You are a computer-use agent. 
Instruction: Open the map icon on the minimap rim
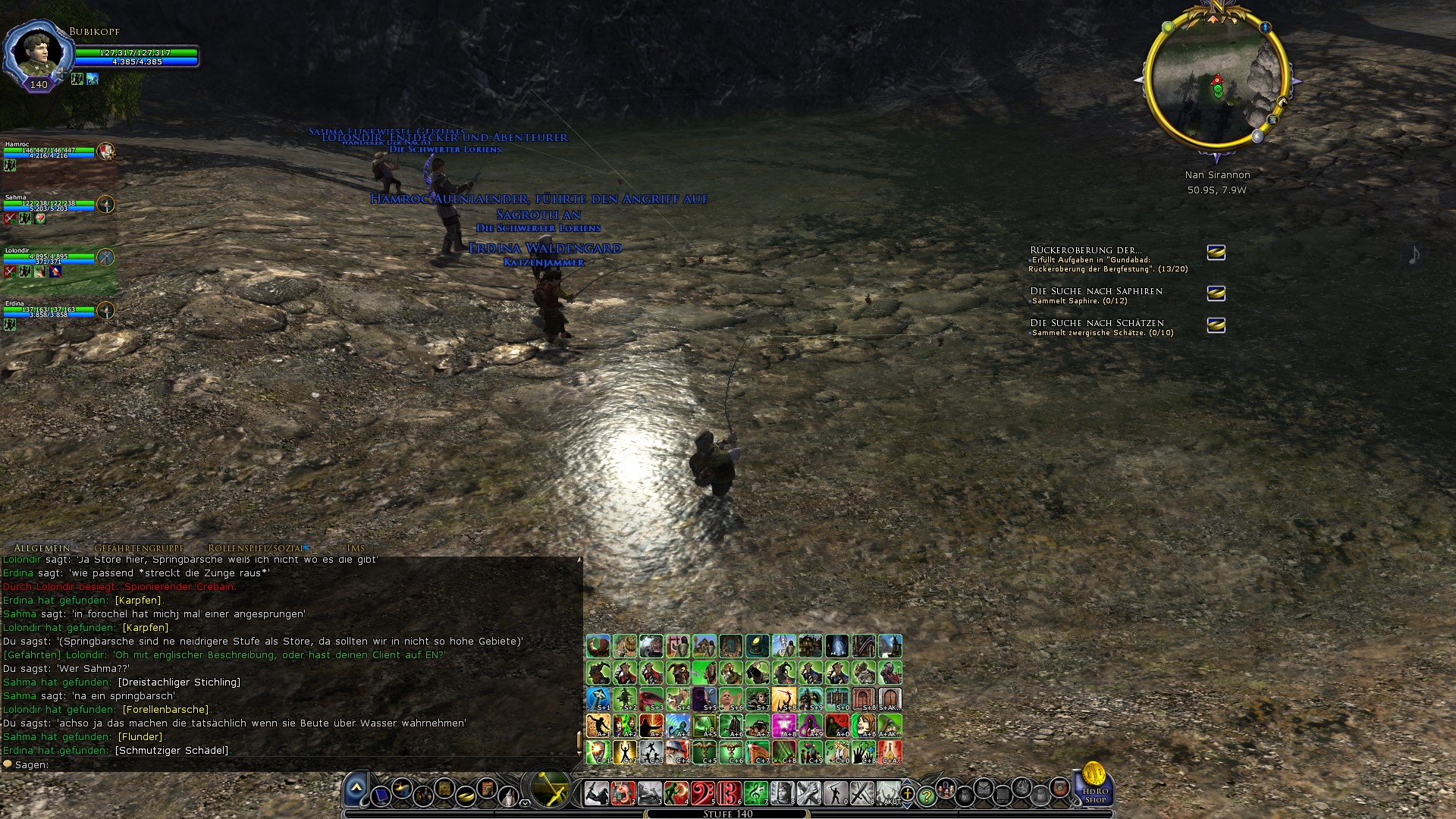(1273, 120)
